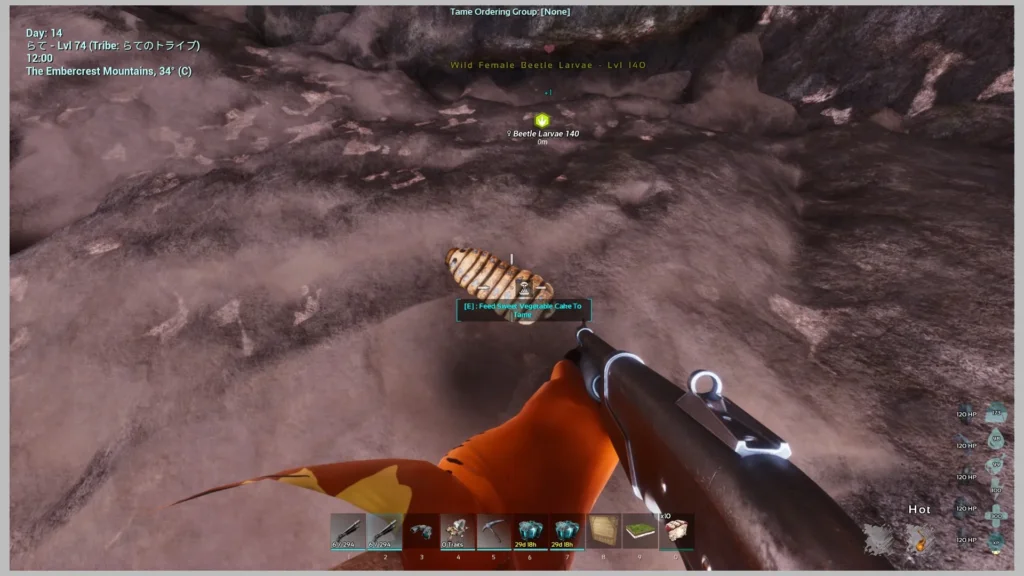Viewport: 1024px width, 576px height.
Task: Select the grass-topped block hotbar slot
Action: pos(639,531)
